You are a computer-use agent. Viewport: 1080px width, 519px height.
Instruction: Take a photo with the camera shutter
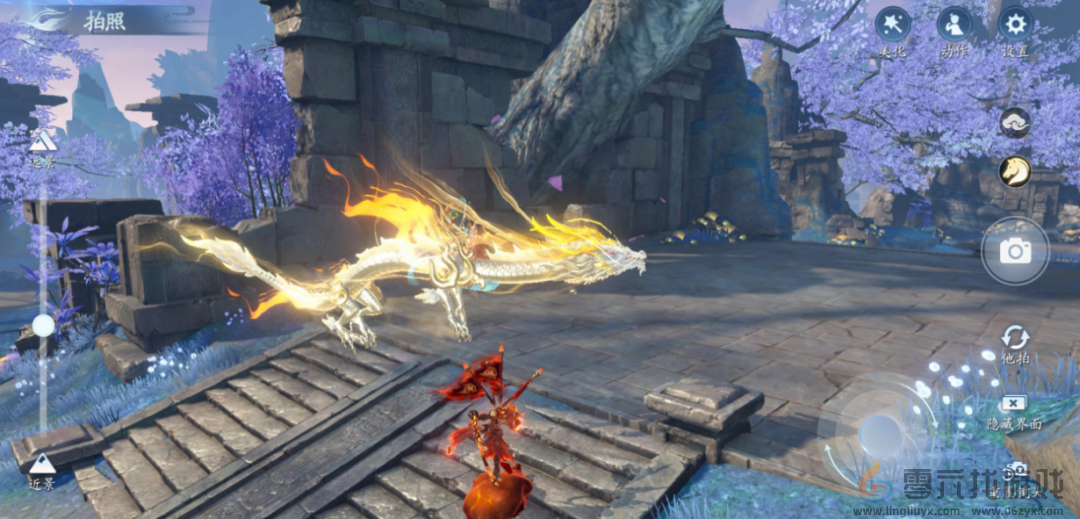(x=1015, y=251)
